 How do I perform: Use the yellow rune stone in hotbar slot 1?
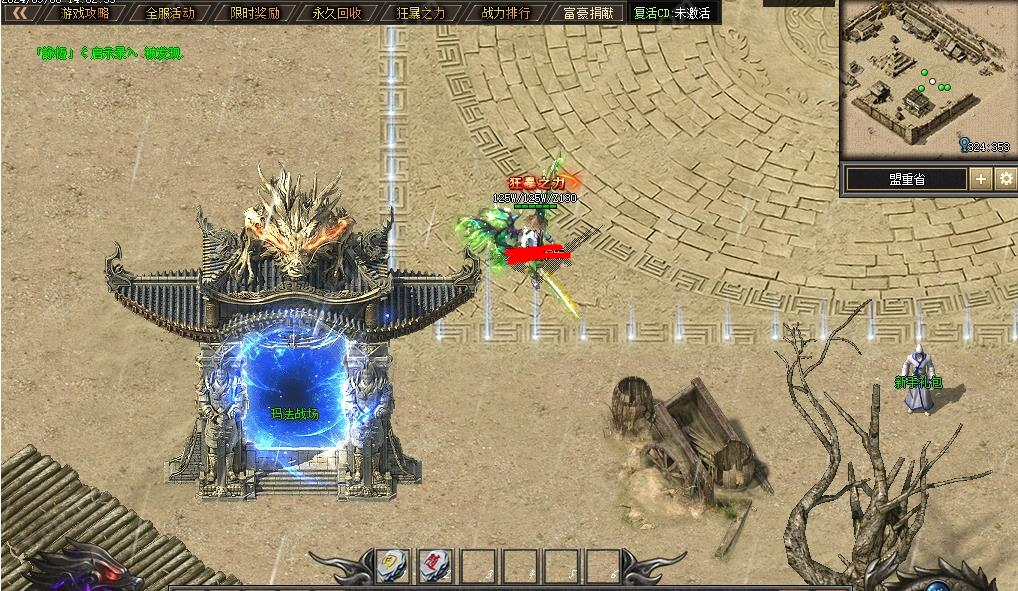(x=391, y=565)
